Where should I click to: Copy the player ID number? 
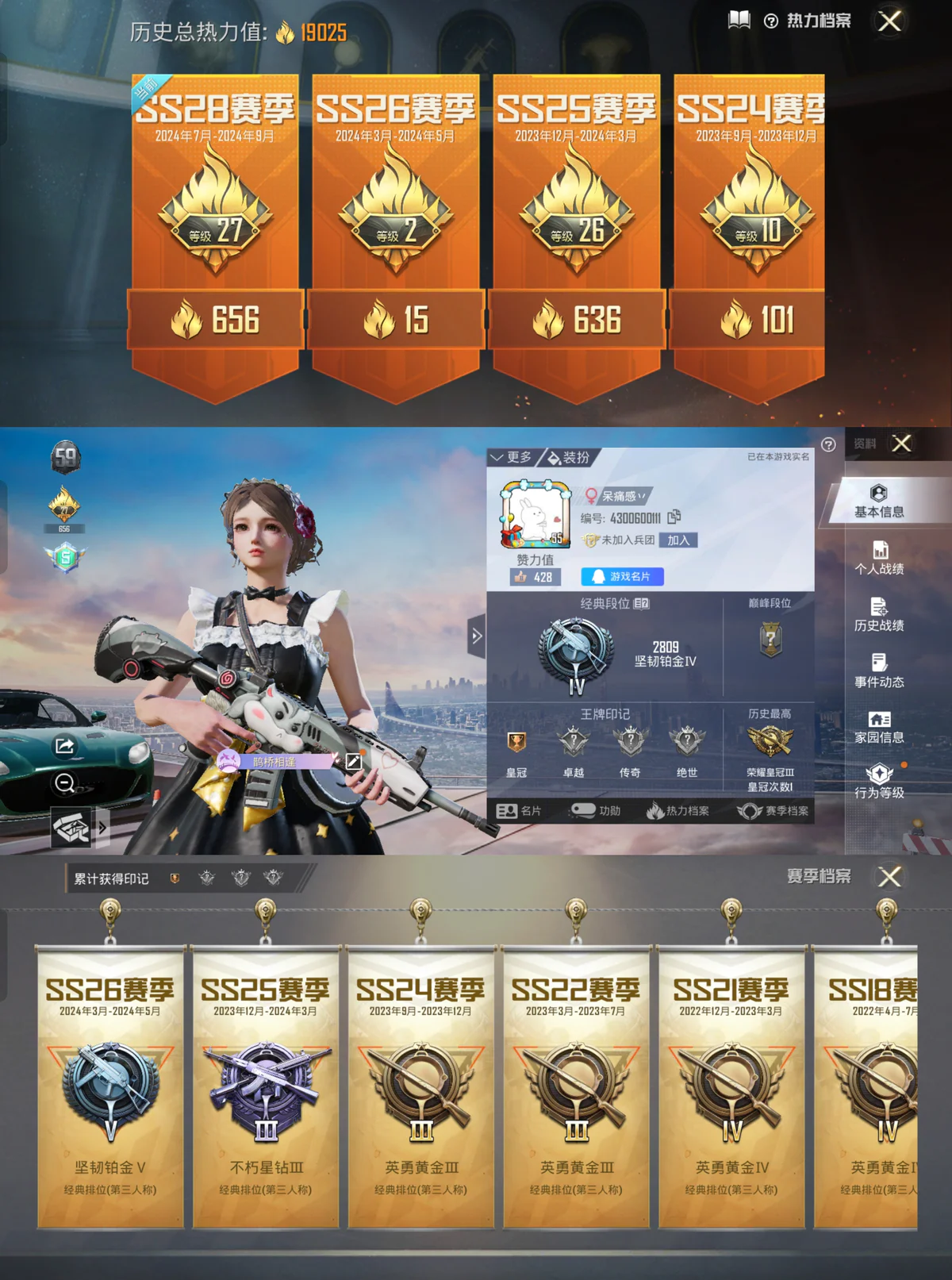coord(674,517)
